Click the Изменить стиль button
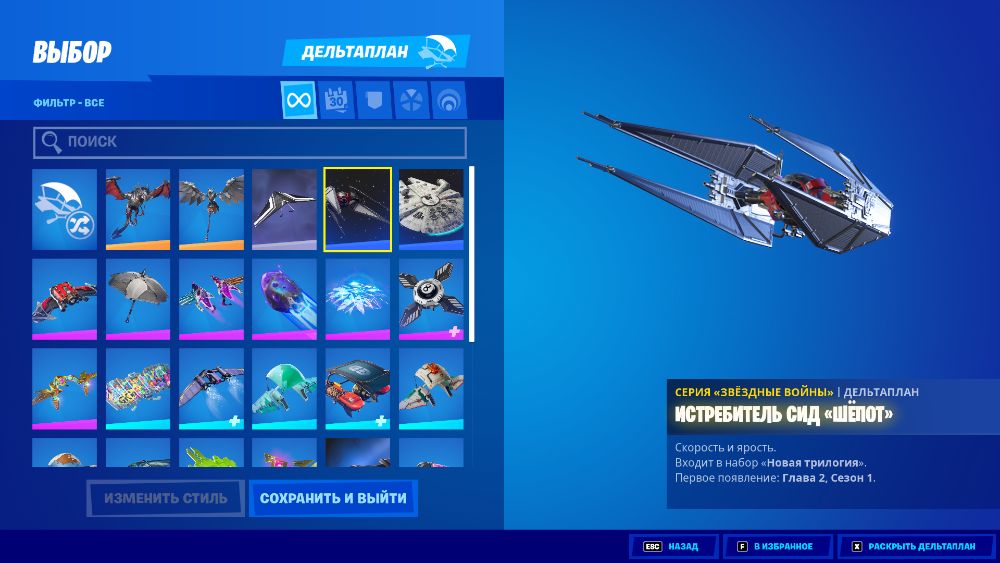The width and height of the screenshot is (1000, 563). [x=165, y=498]
